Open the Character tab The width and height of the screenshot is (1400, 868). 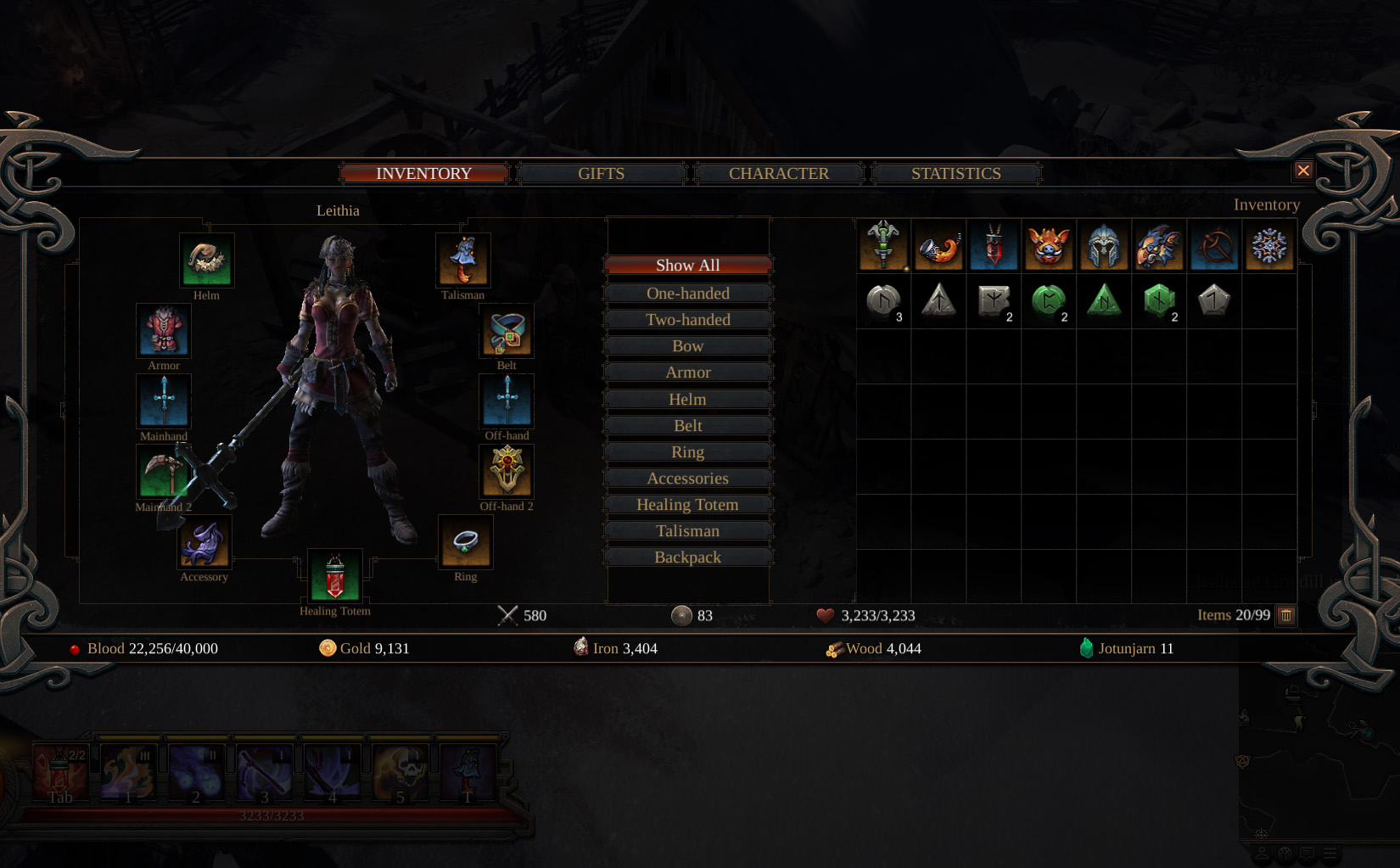tap(778, 174)
